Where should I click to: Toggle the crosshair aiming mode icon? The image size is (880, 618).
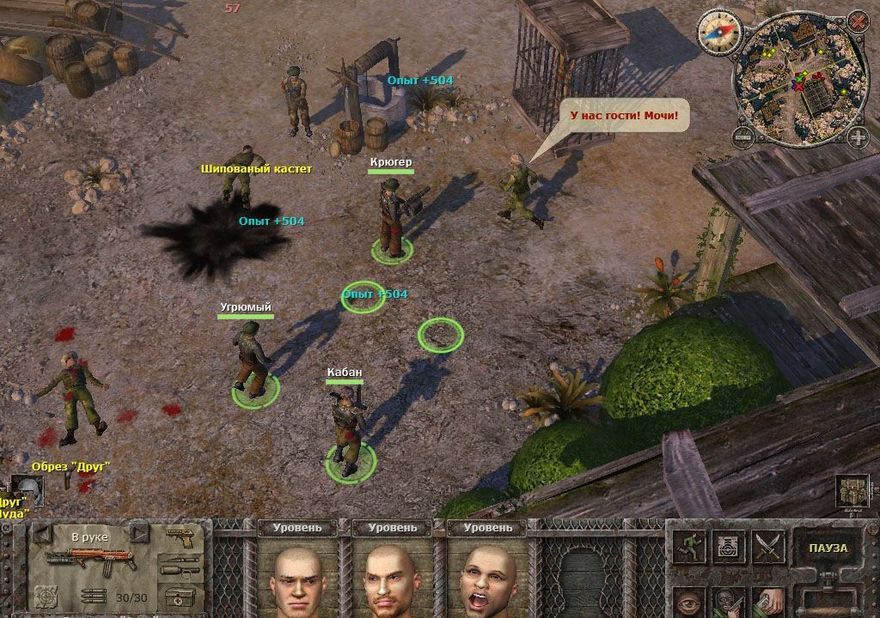pos(46,596)
